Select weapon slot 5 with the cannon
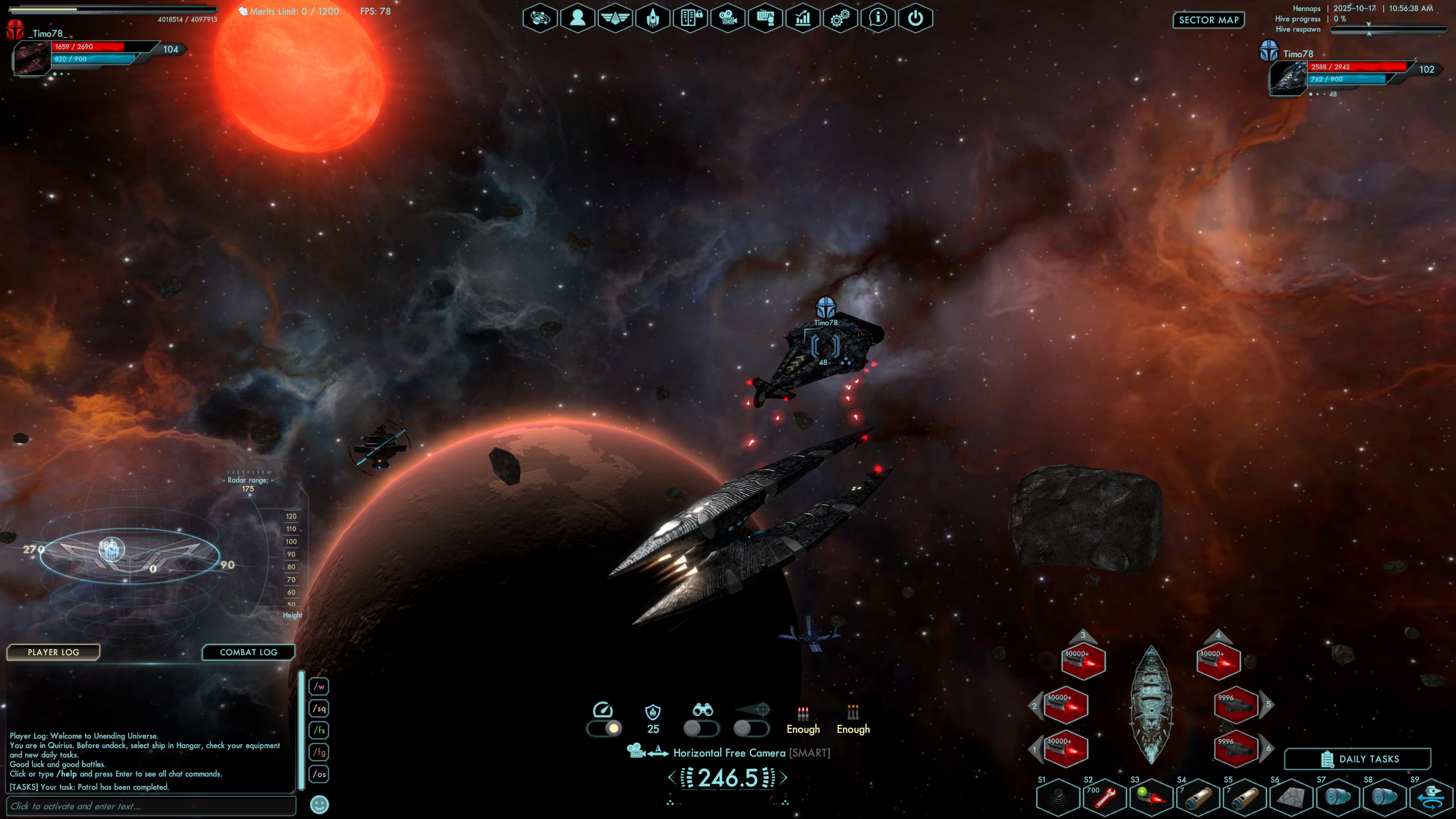Image resolution: width=1456 pixels, height=819 pixels. click(1235, 705)
